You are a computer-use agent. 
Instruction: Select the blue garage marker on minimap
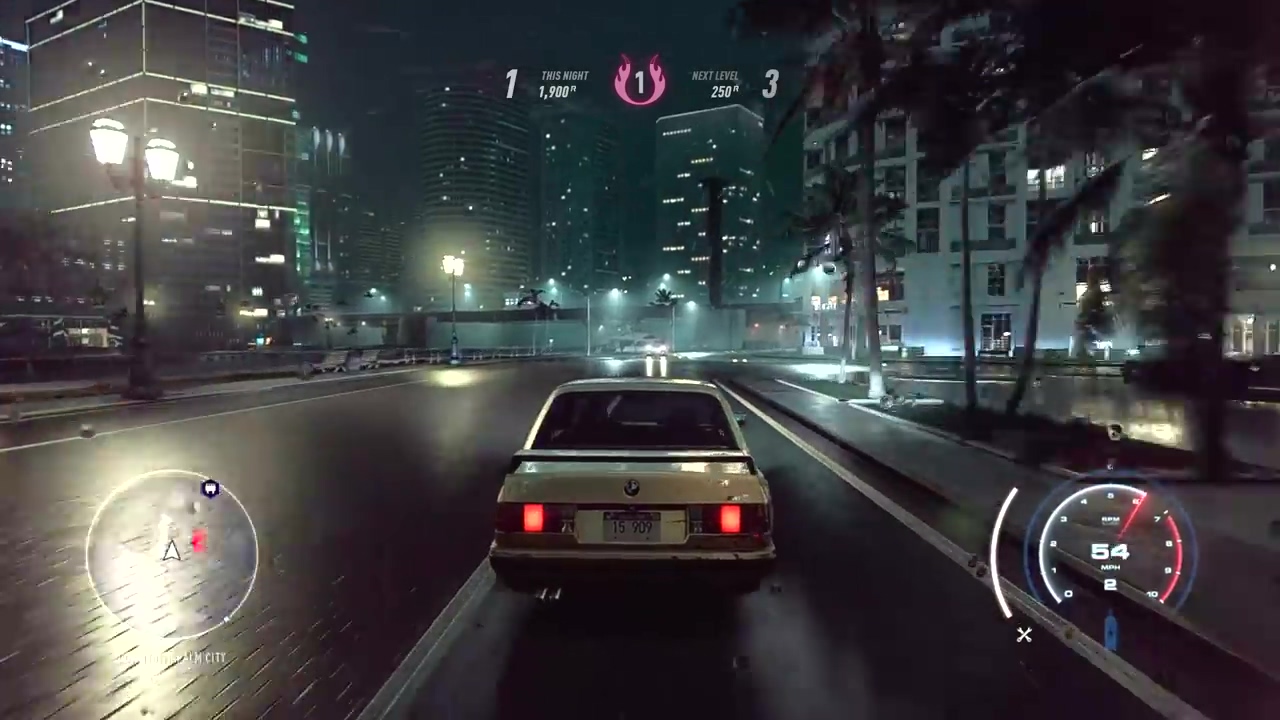coord(210,489)
